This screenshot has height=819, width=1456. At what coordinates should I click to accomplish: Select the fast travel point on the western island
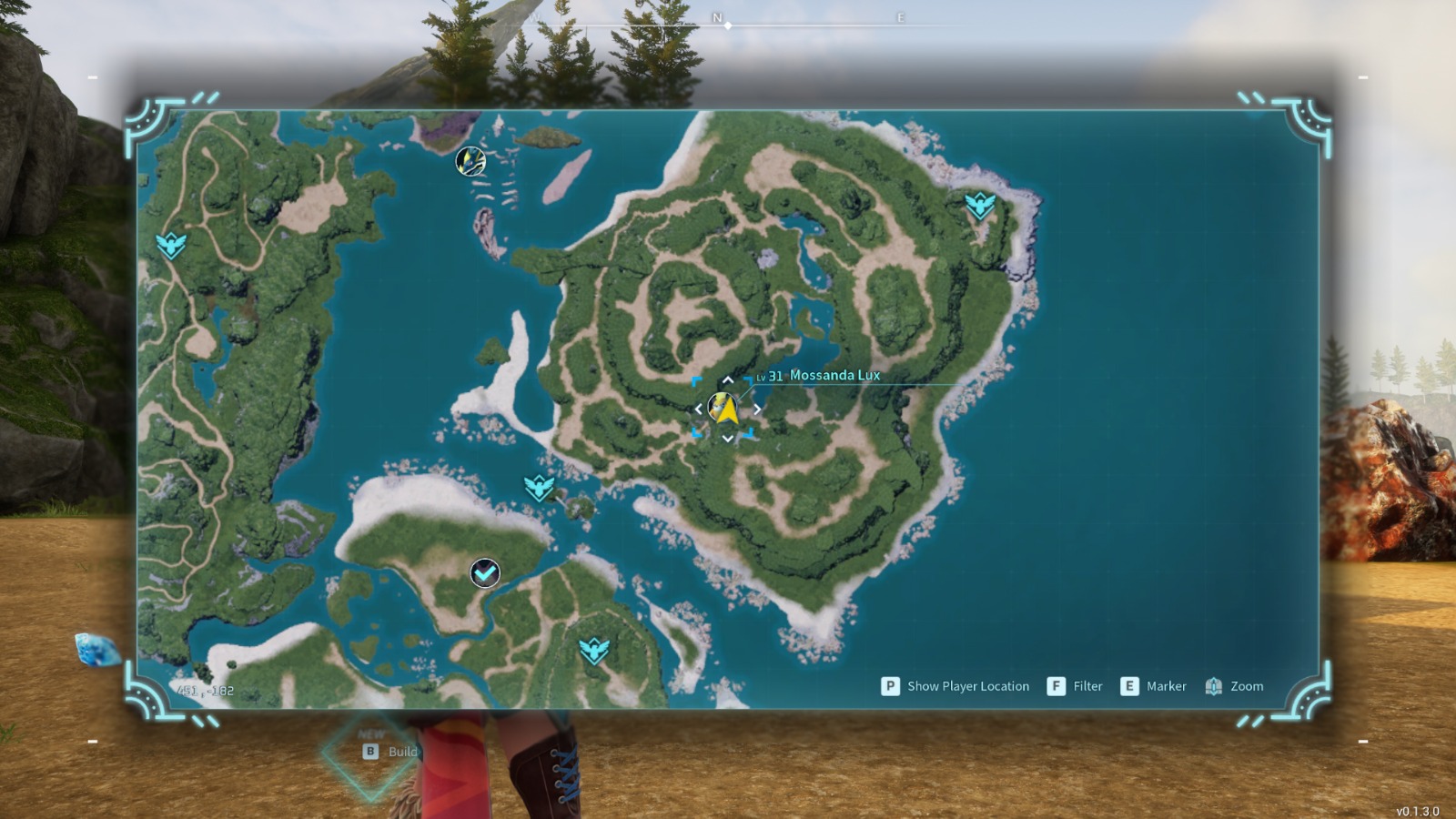coord(171,246)
